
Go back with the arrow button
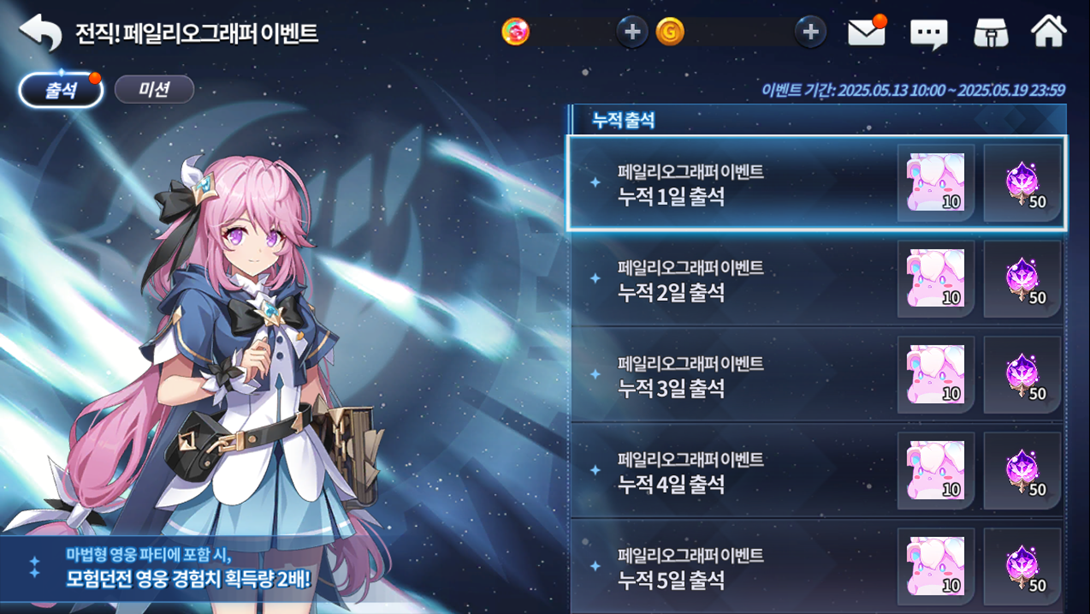click(x=40, y=33)
